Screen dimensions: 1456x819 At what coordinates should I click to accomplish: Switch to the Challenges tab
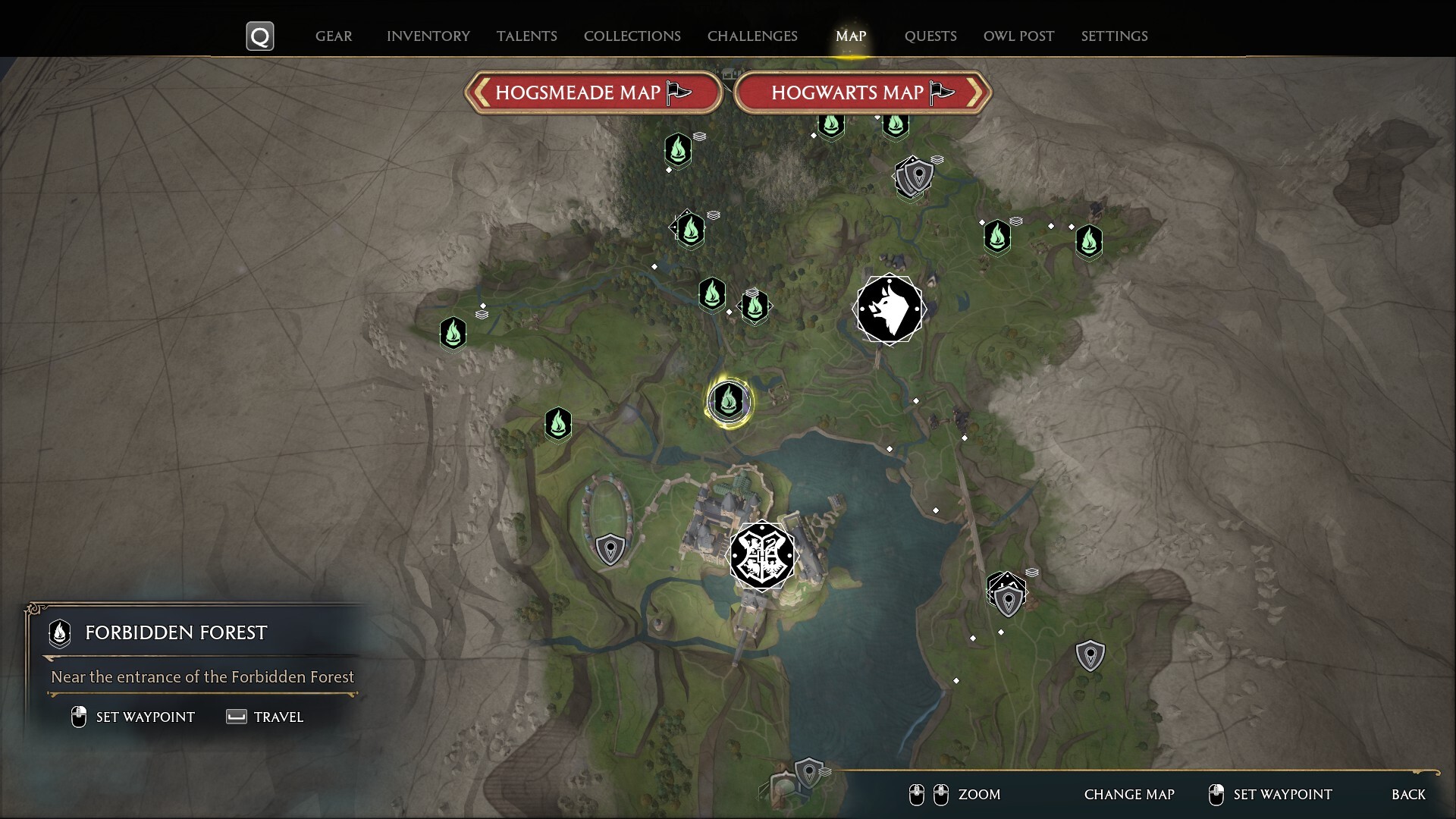pos(752,36)
